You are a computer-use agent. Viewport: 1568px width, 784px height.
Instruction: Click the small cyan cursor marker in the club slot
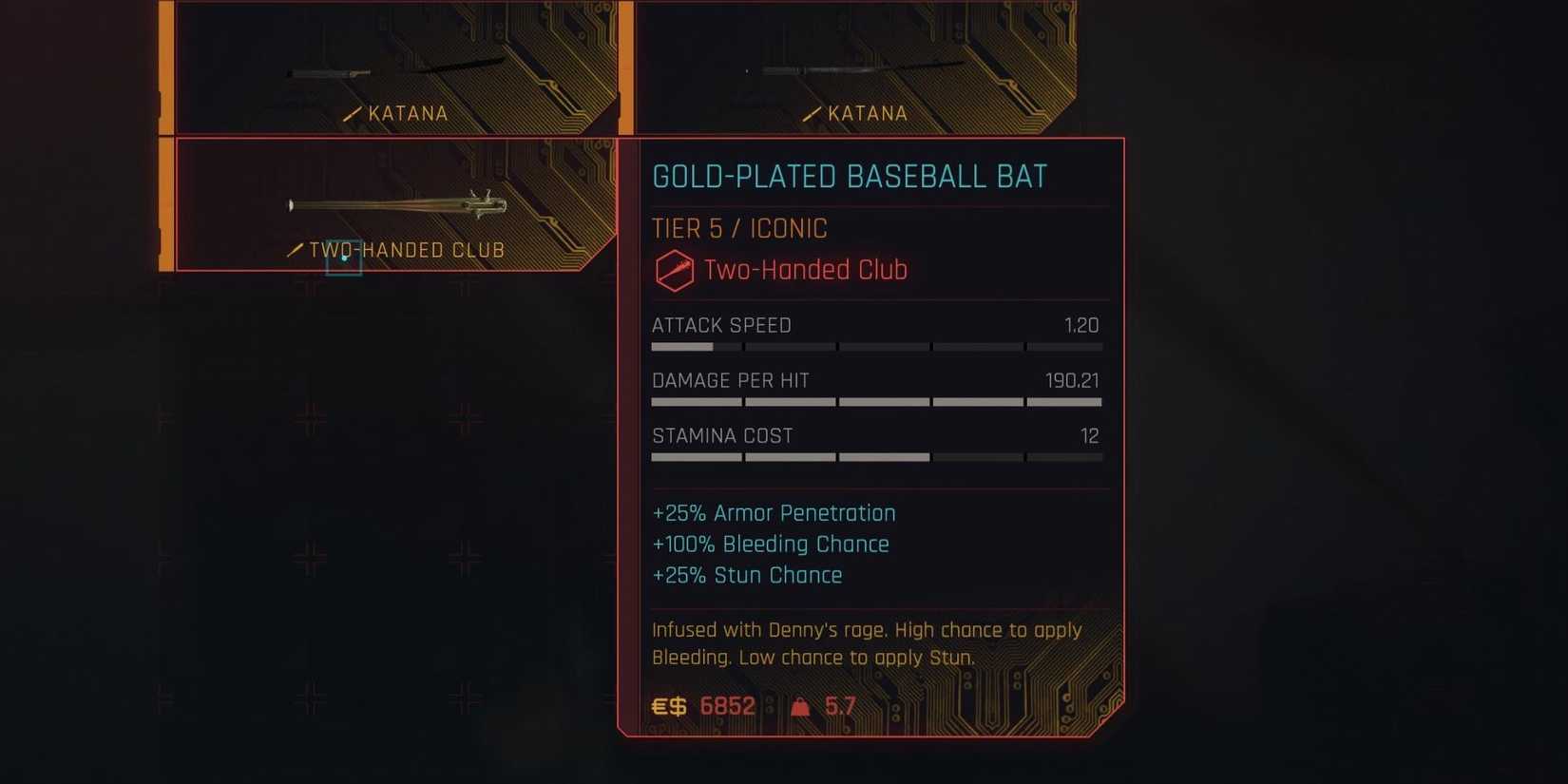click(344, 257)
